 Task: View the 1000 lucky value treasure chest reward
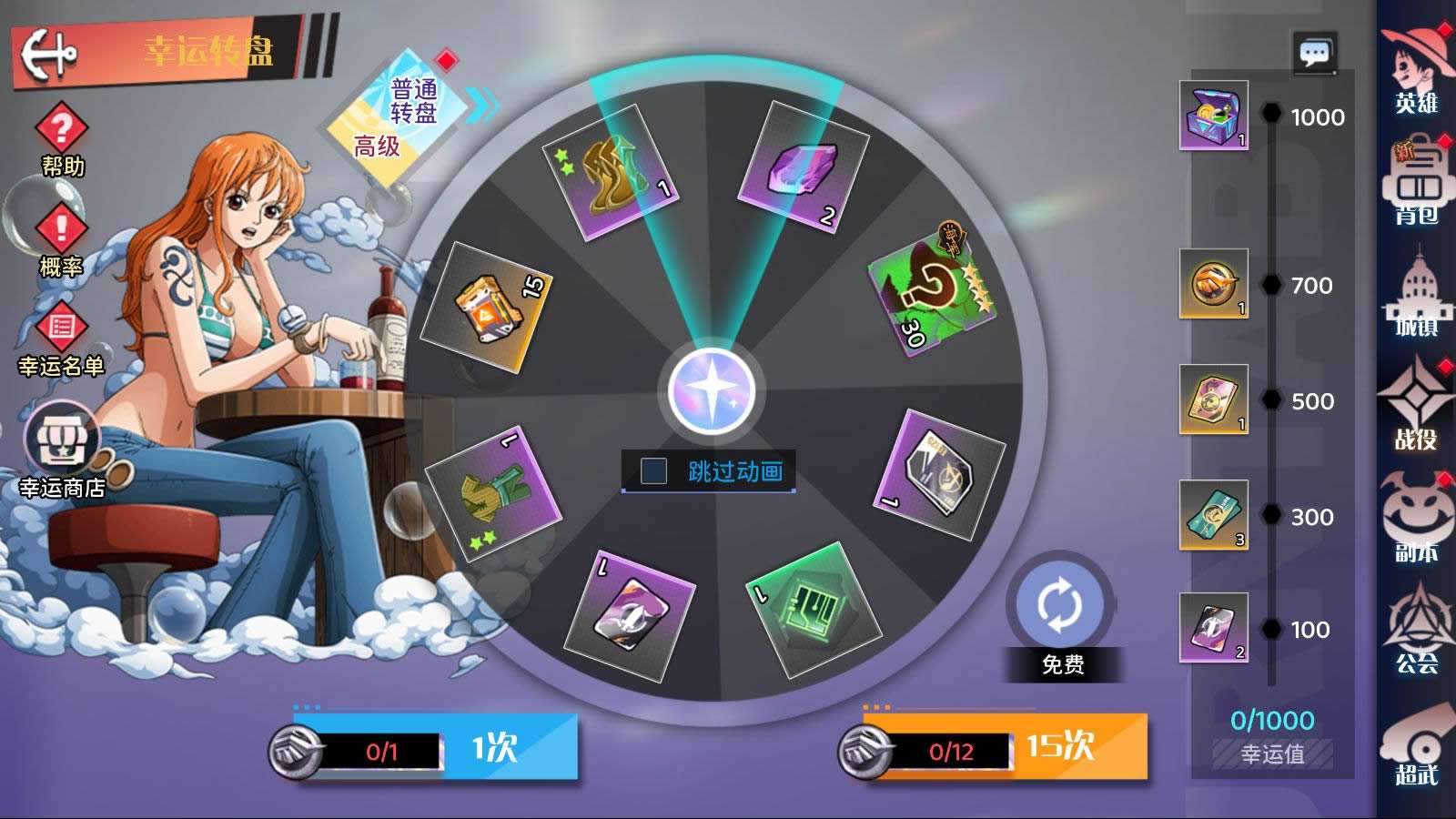1214,115
